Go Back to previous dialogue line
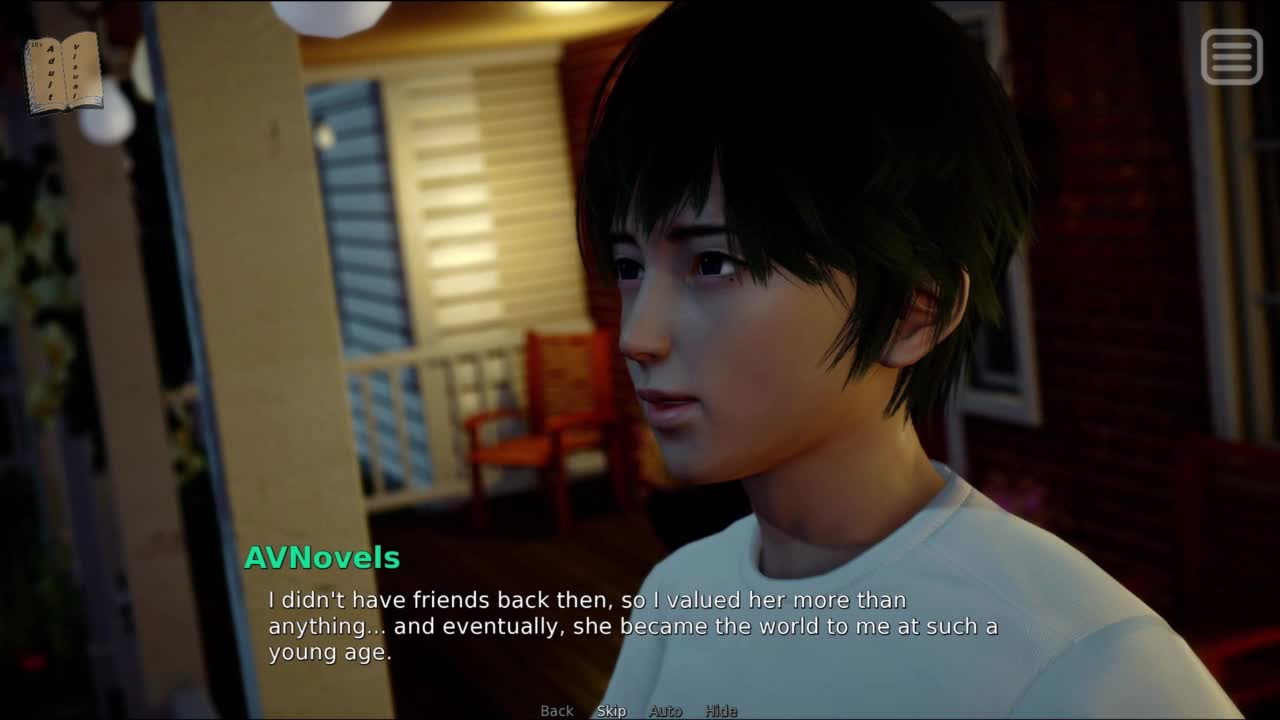The image size is (1280, 720). [x=557, y=711]
